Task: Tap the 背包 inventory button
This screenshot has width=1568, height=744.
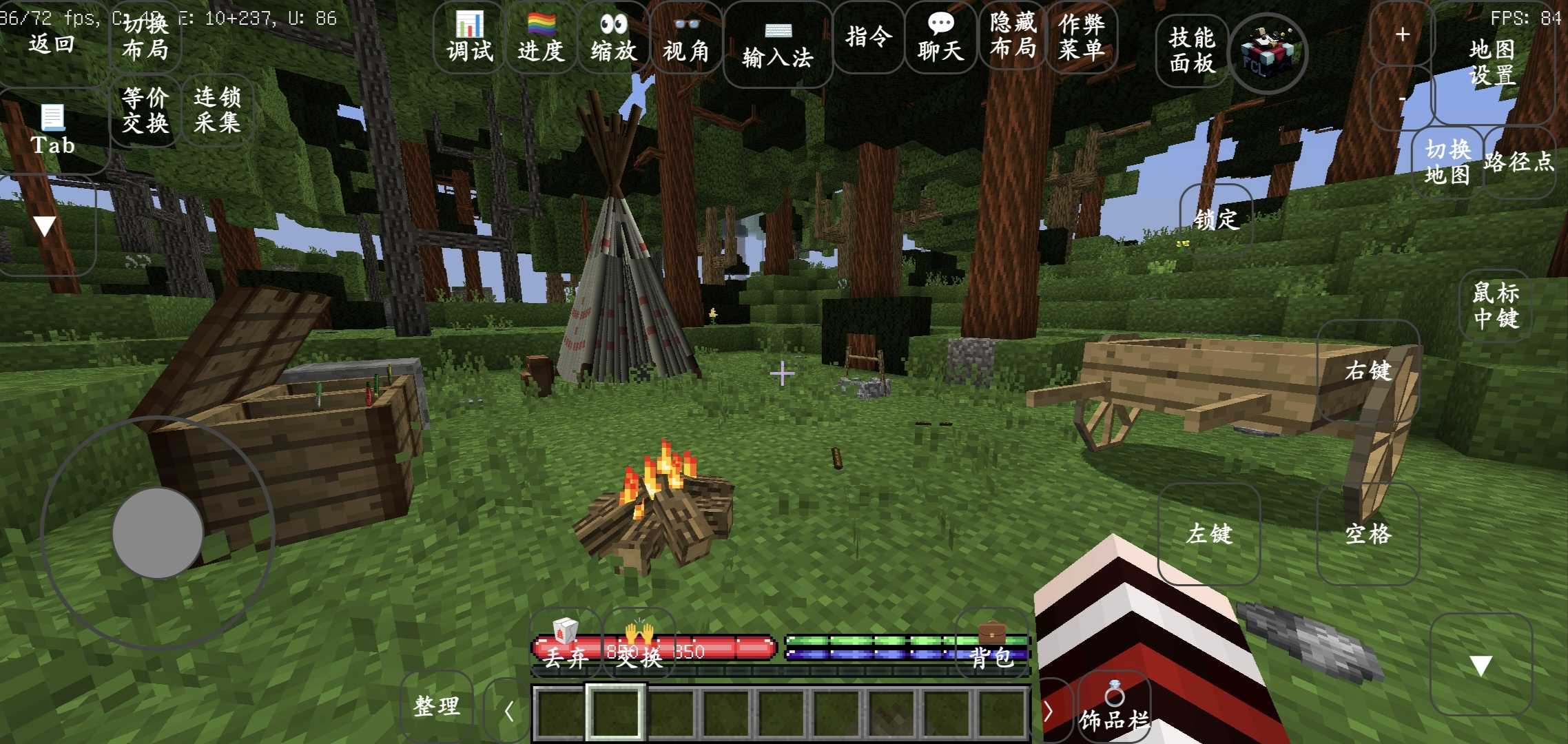Action: (x=992, y=646)
